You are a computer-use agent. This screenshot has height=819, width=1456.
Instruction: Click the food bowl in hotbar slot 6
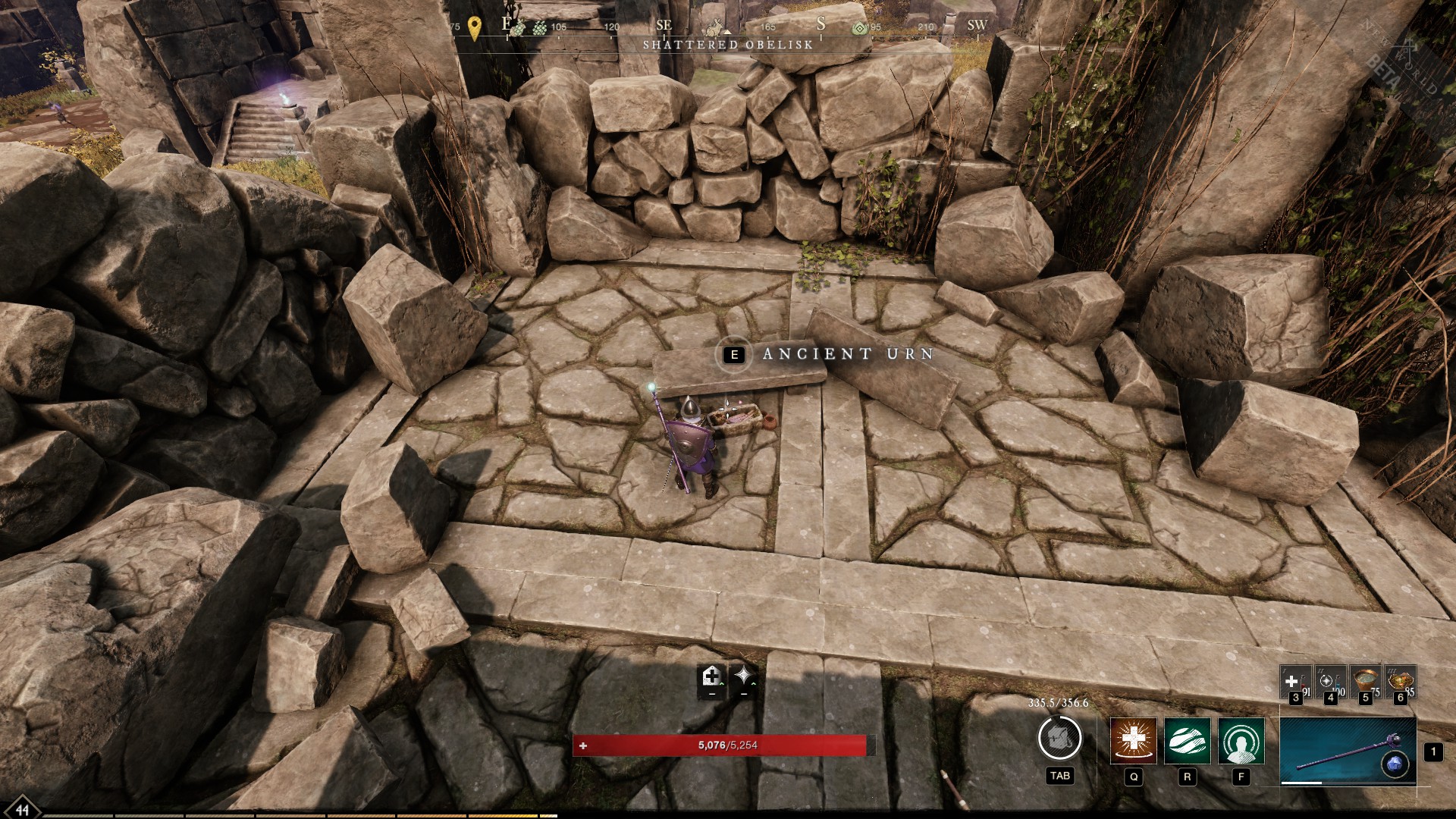coord(1401,679)
